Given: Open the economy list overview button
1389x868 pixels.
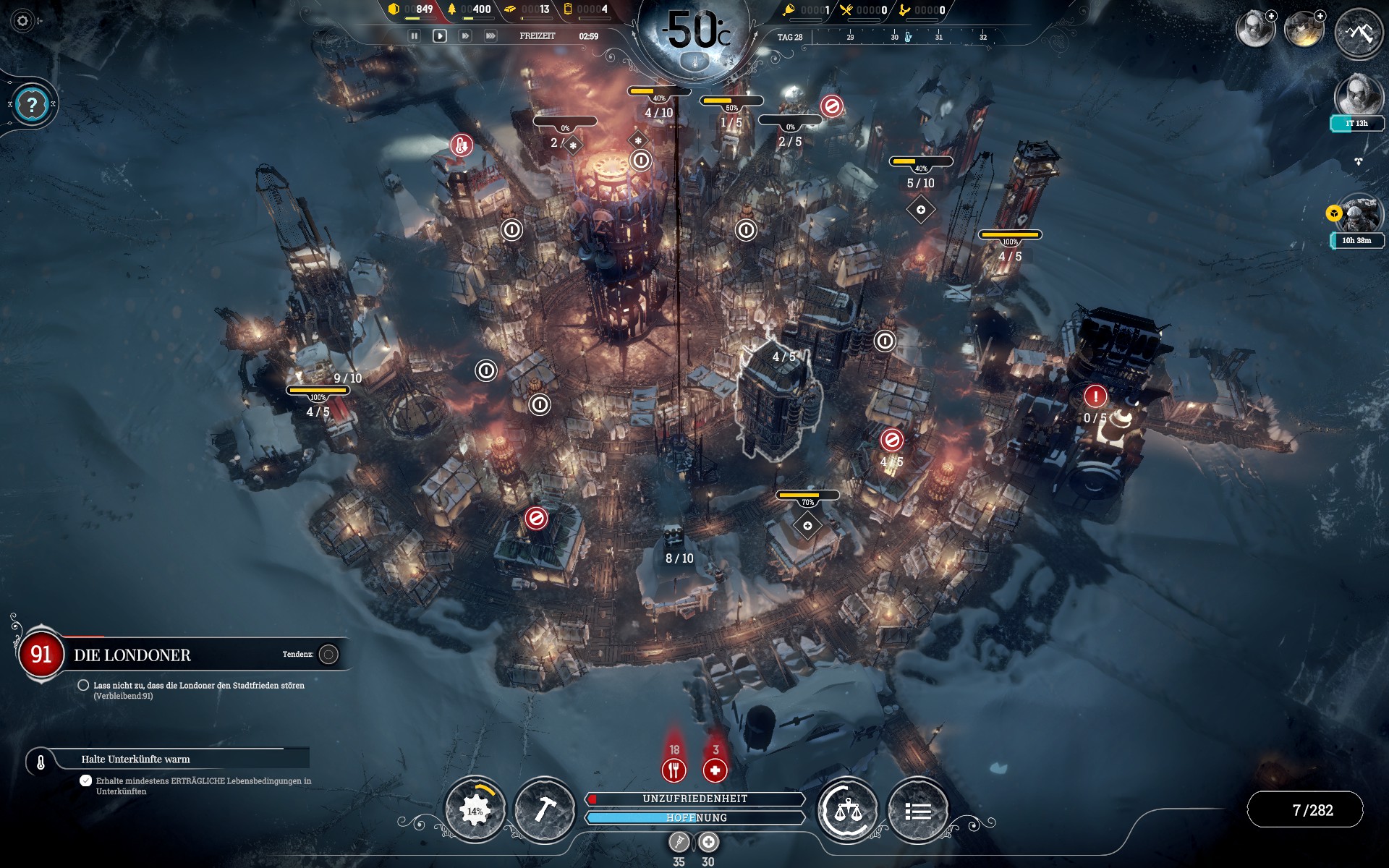Looking at the screenshot, I should [x=917, y=810].
